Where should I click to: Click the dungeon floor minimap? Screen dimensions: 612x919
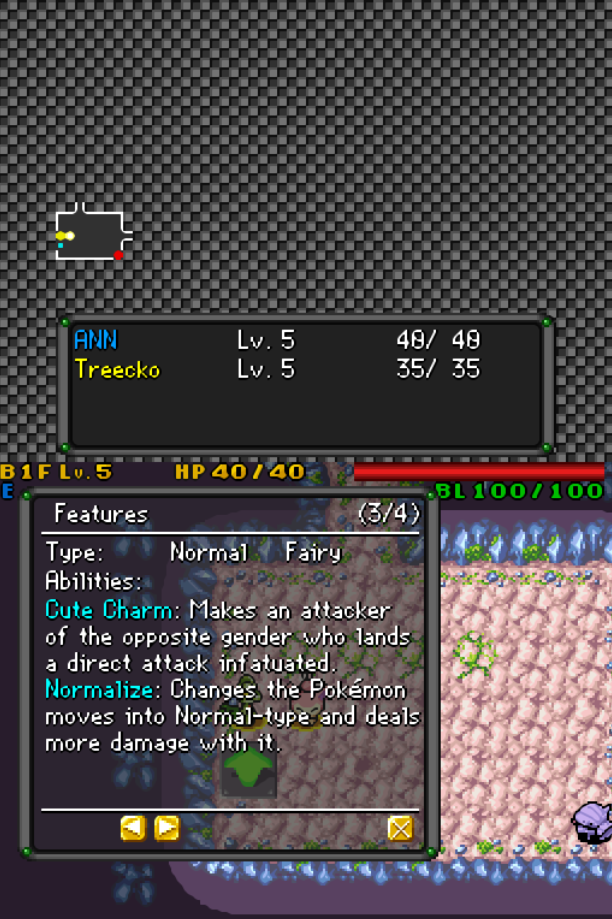click(x=92, y=235)
